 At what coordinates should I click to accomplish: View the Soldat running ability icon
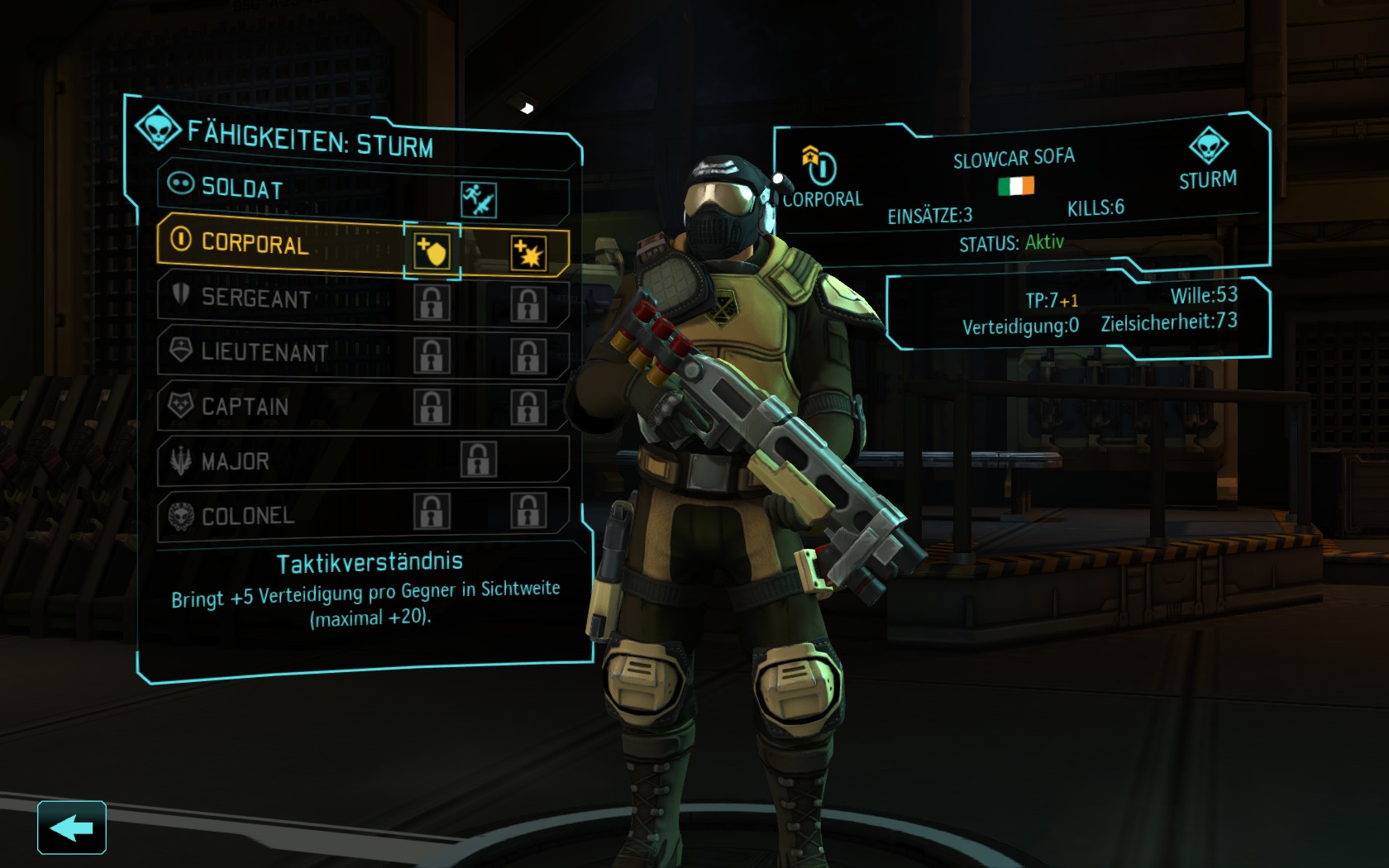coord(478,200)
